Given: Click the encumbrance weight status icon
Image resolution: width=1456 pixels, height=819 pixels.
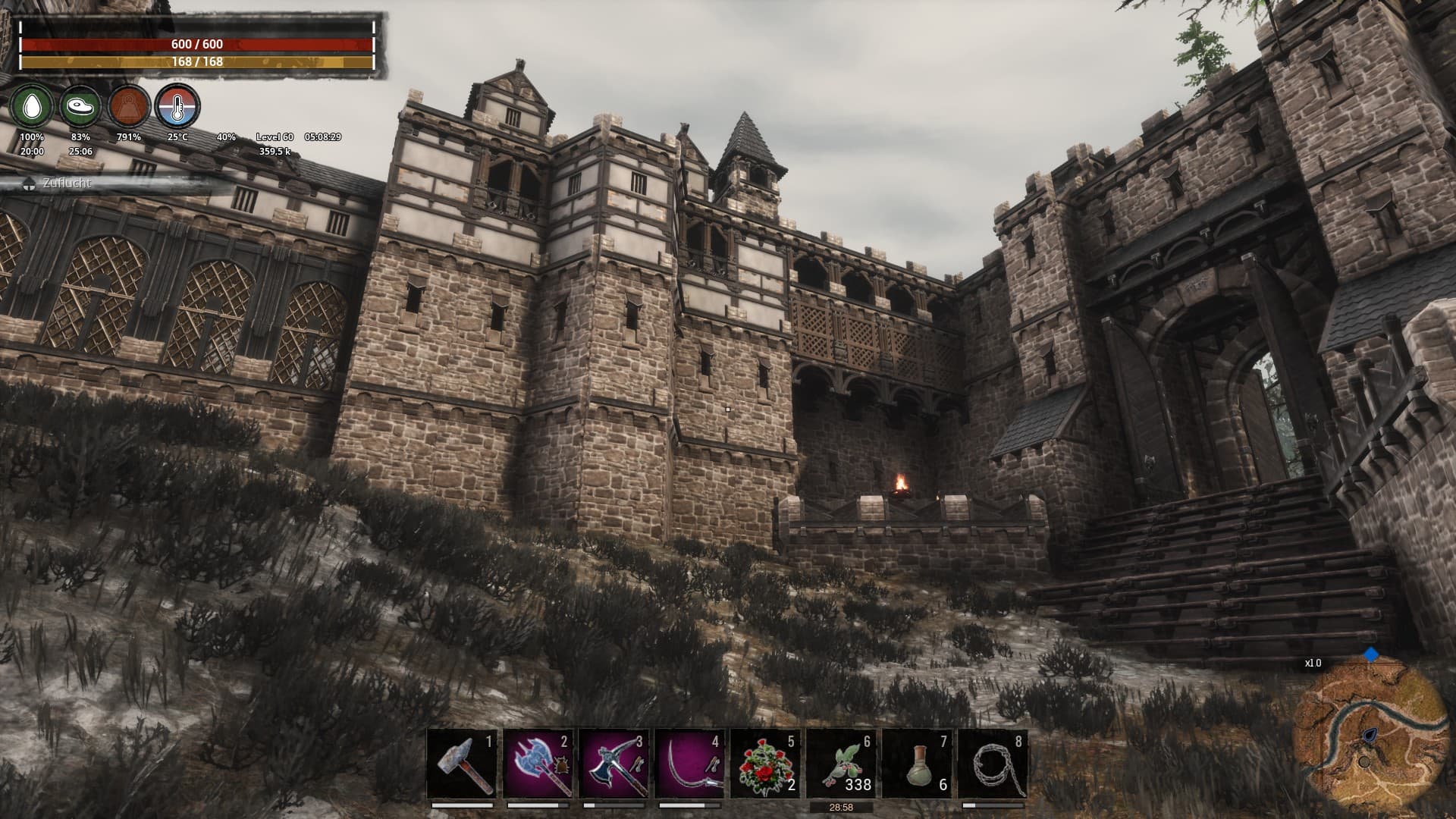Looking at the screenshot, I should tap(128, 107).
